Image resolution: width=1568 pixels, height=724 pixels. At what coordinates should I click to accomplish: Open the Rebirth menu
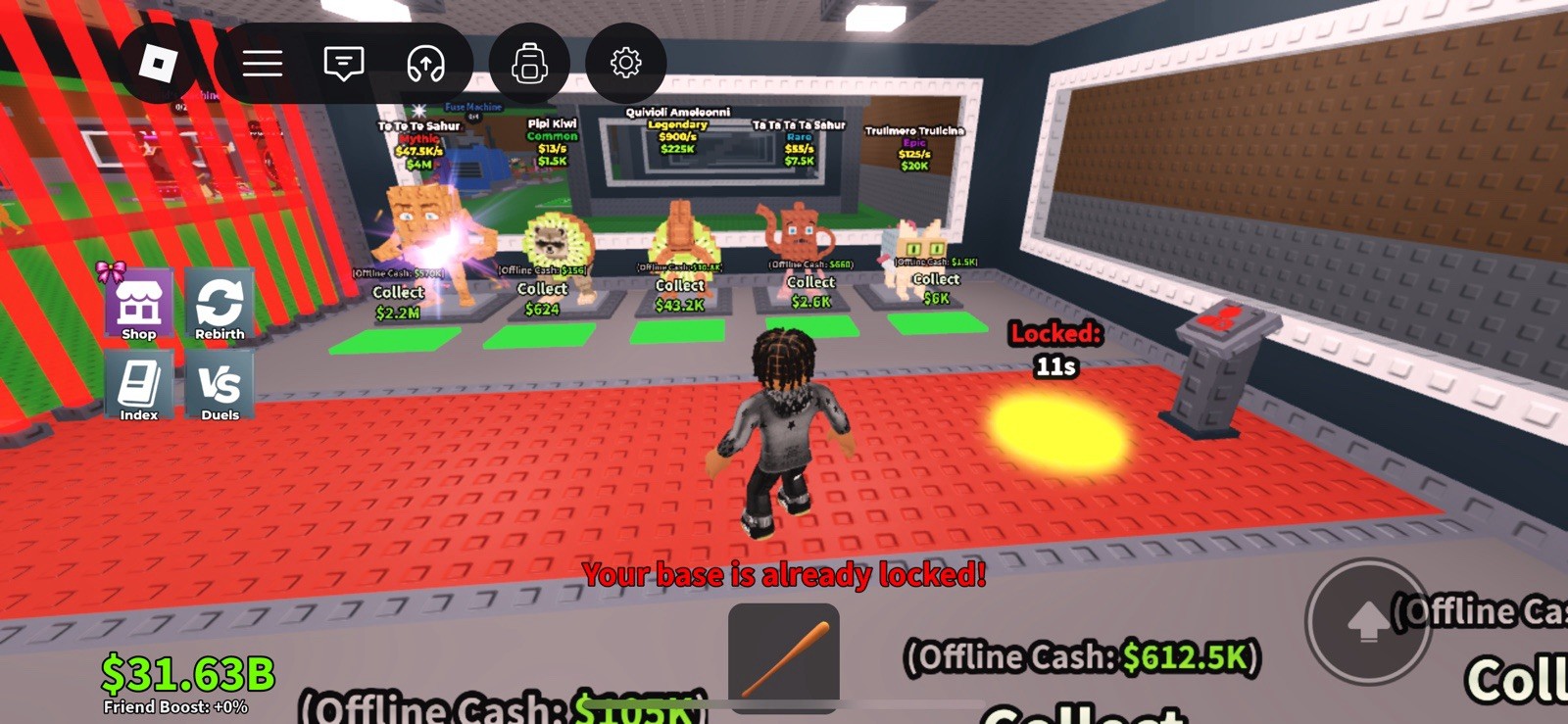pos(219,304)
